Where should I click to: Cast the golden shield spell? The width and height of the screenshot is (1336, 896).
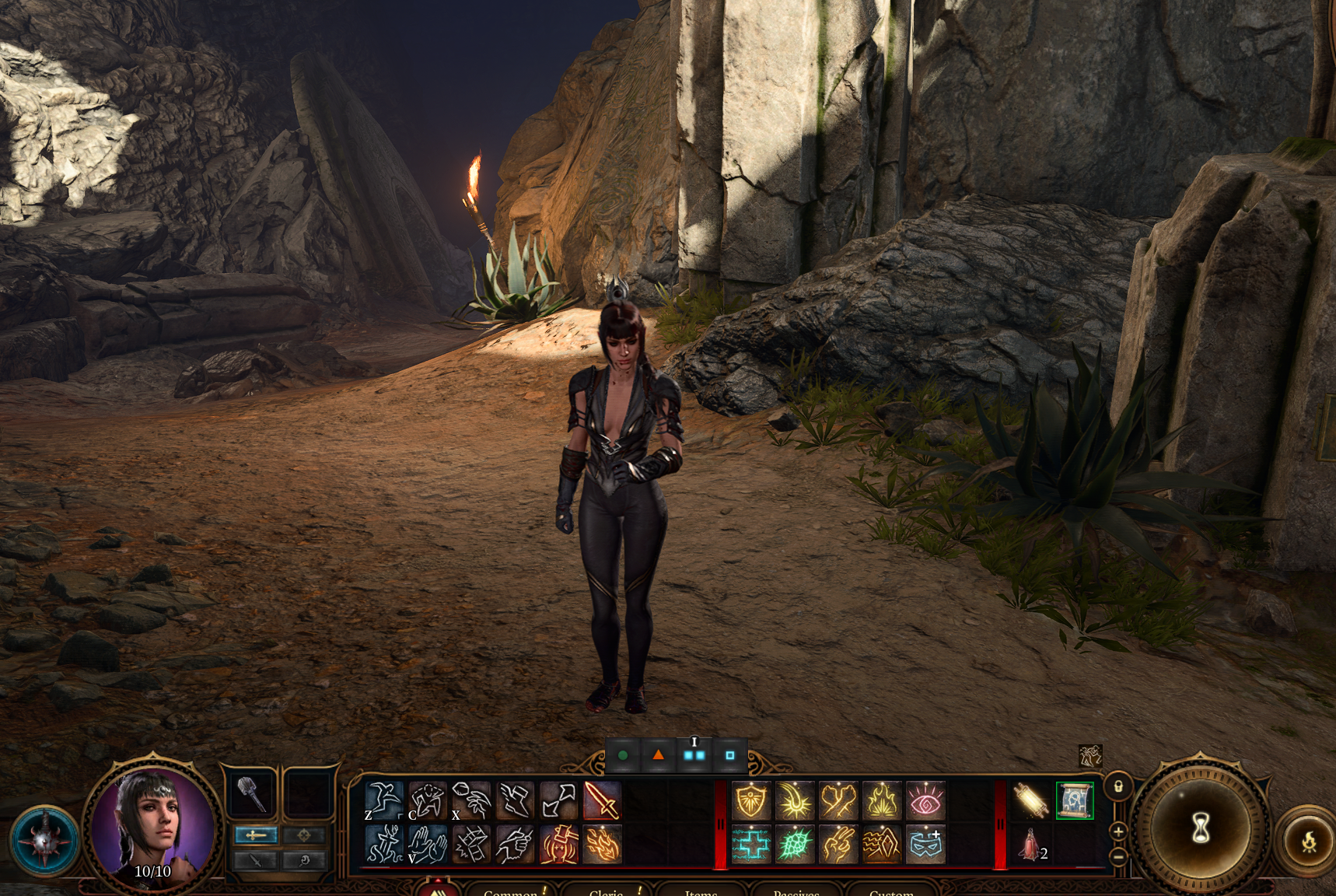751,800
